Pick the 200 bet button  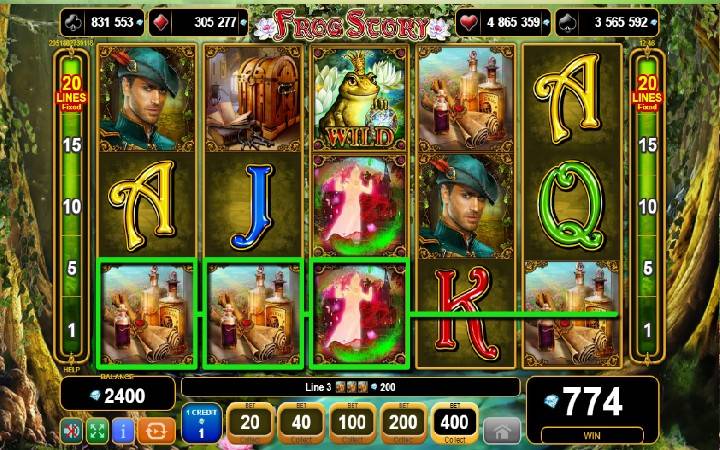(x=402, y=424)
